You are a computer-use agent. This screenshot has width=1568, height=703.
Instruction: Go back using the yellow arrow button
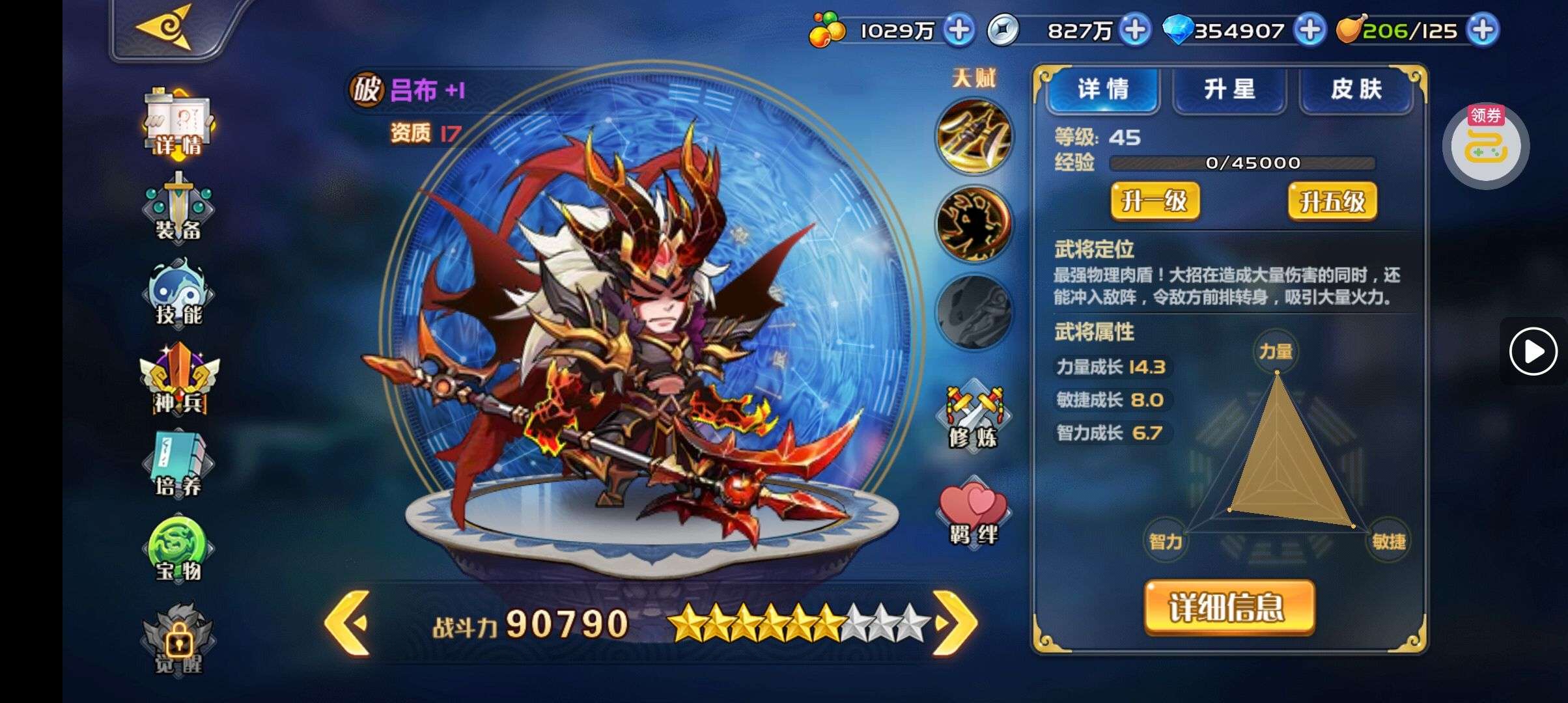point(164,27)
